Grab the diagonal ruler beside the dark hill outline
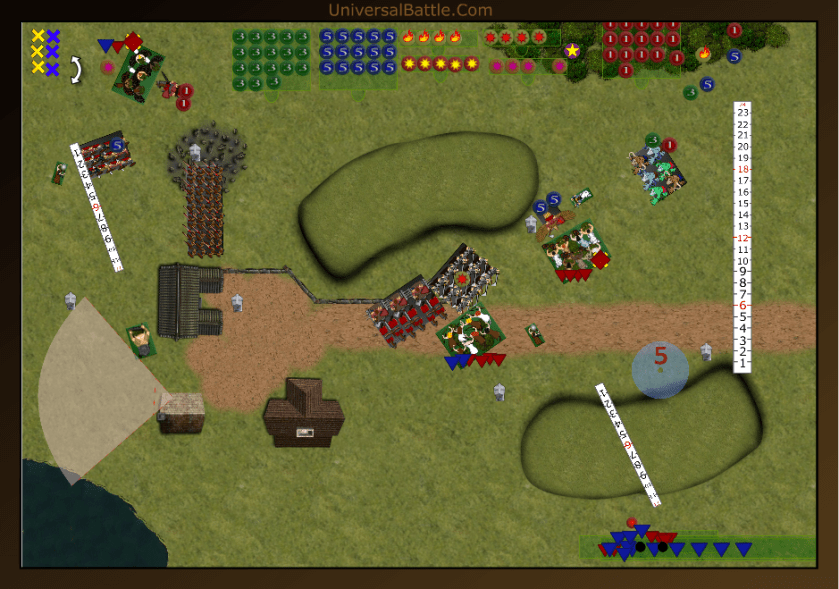 point(628,444)
